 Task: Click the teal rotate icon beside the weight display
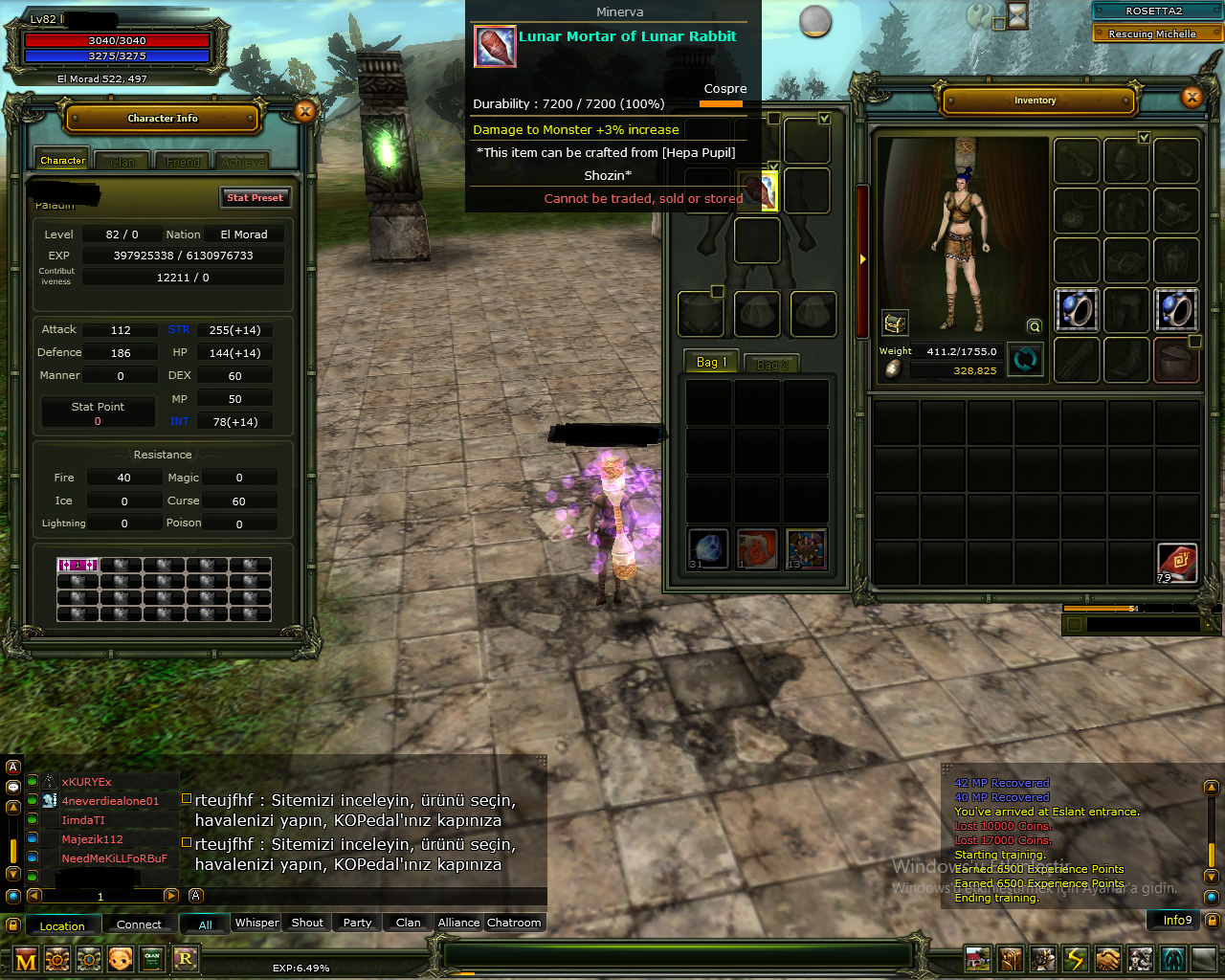[x=1025, y=361]
